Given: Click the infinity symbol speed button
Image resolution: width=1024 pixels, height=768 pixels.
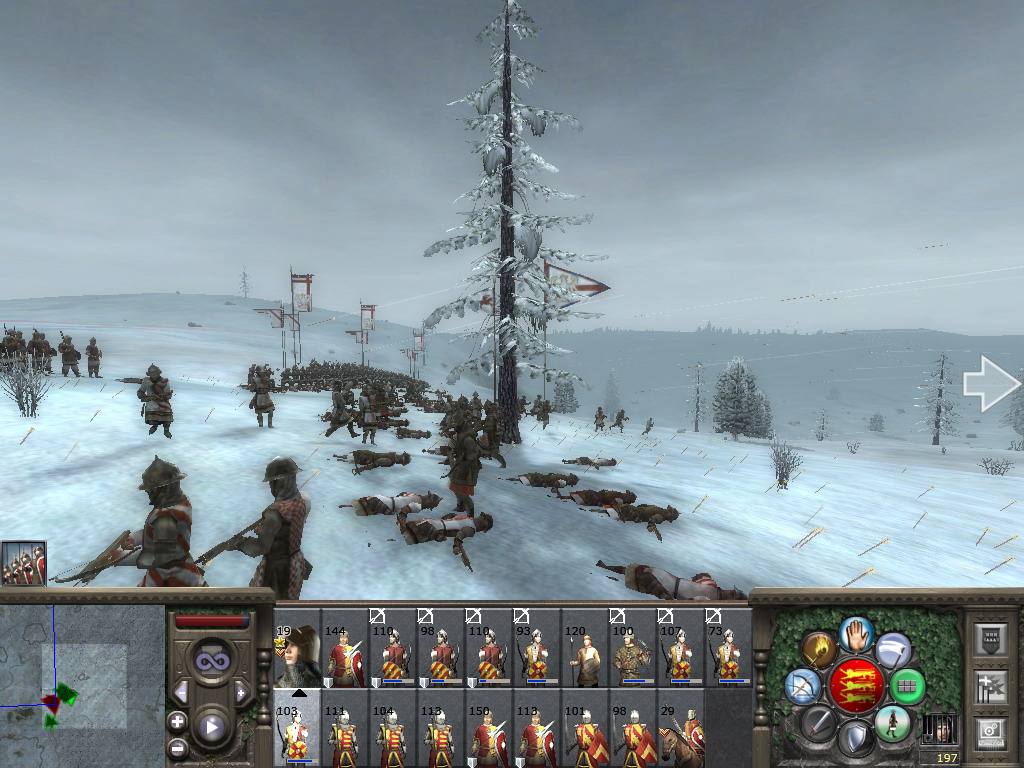Looking at the screenshot, I should pos(211,661).
